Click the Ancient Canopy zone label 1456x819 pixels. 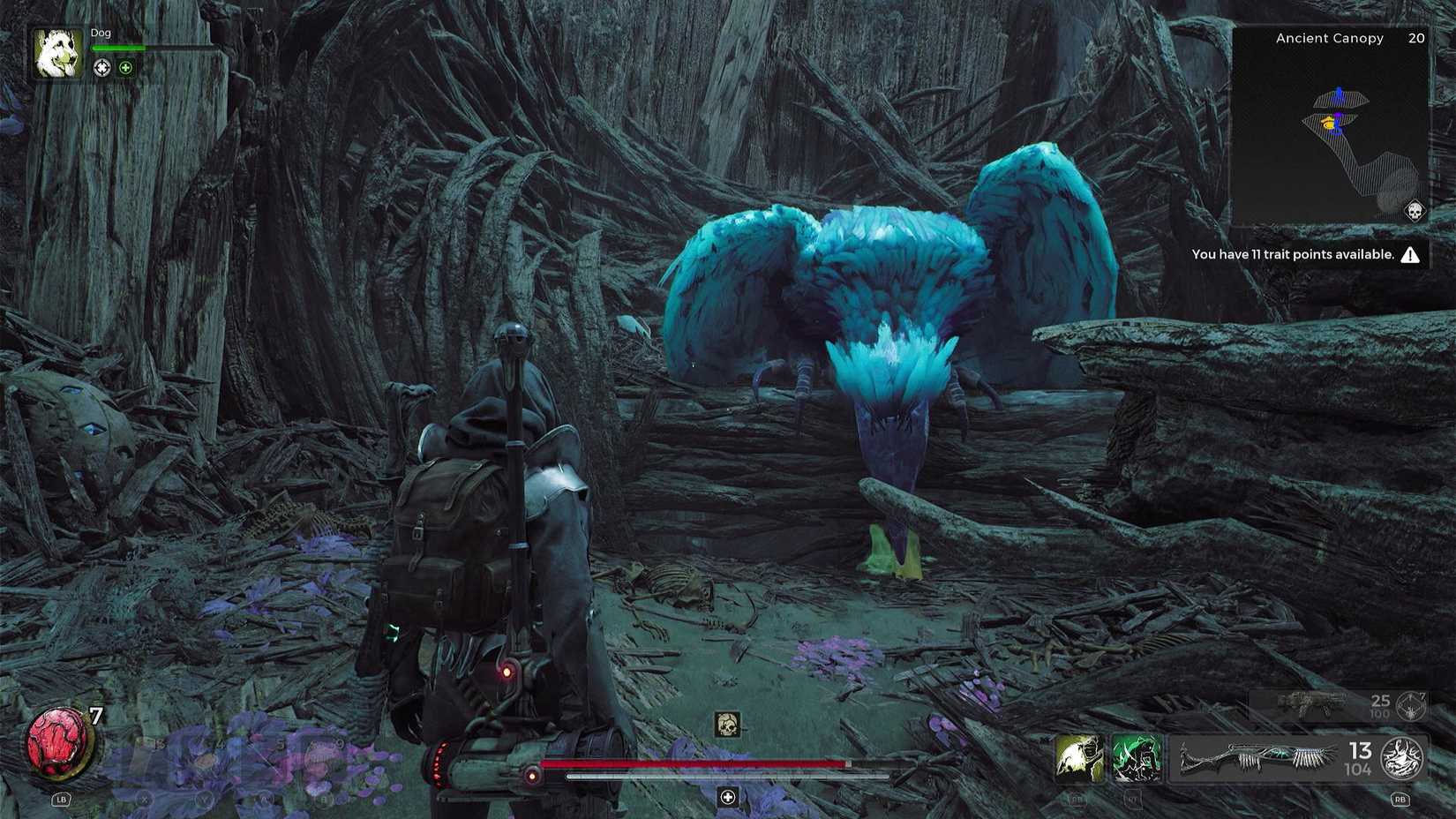tap(1327, 38)
